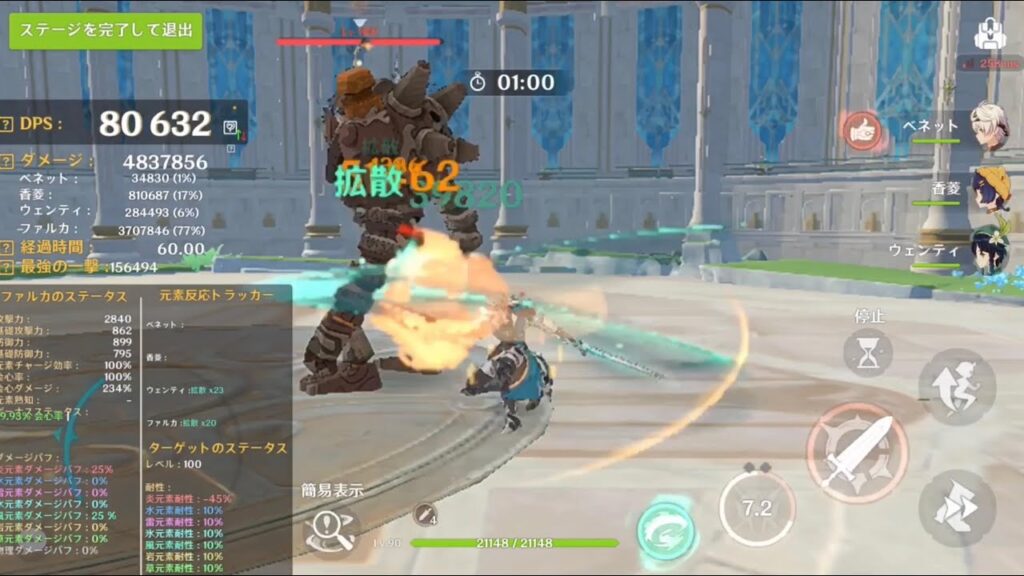Use the quick item slot with 4
This screenshot has width=1024, height=576.
[425, 514]
